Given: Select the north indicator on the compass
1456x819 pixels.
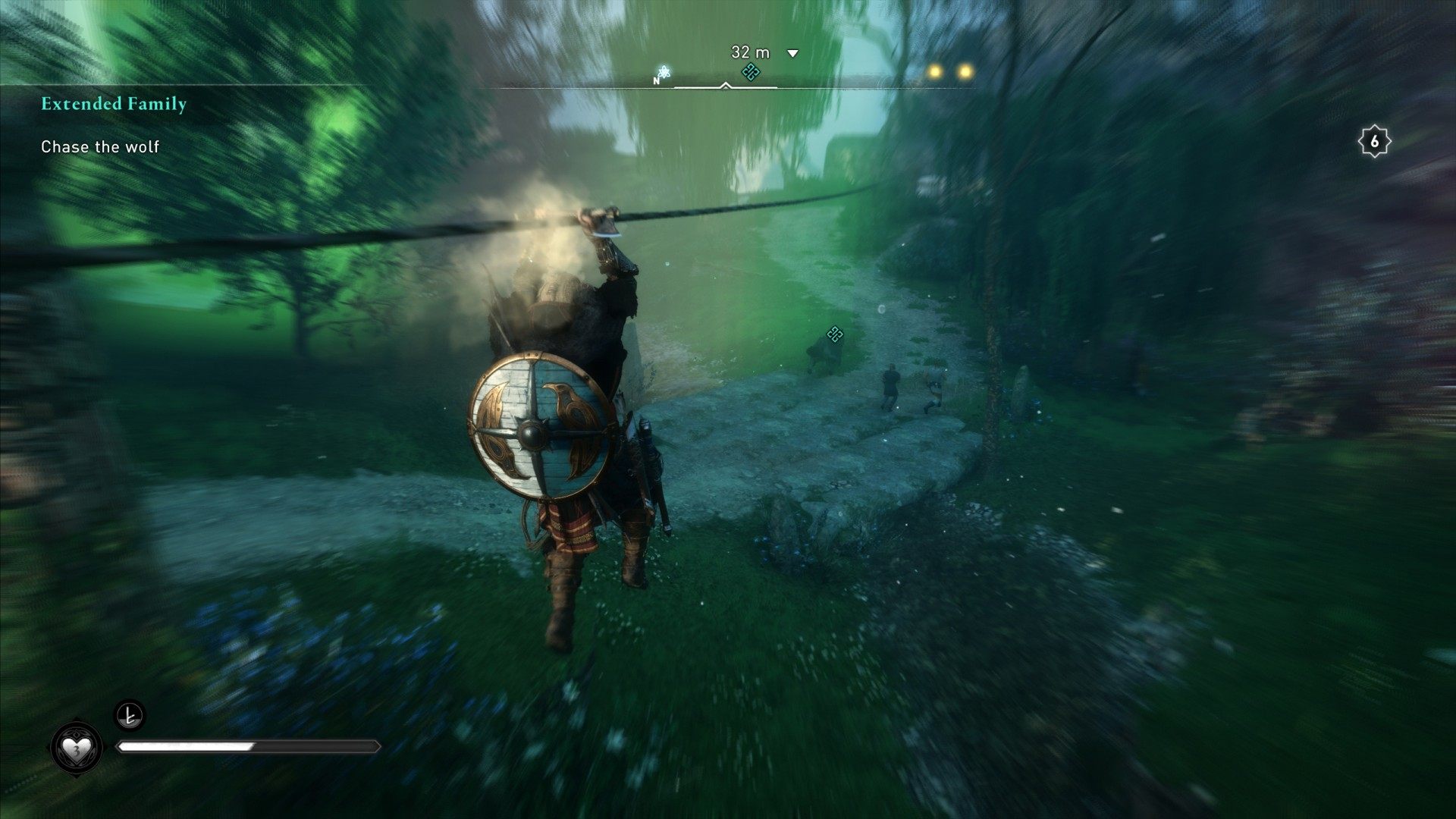Looking at the screenshot, I should [657, 80].
